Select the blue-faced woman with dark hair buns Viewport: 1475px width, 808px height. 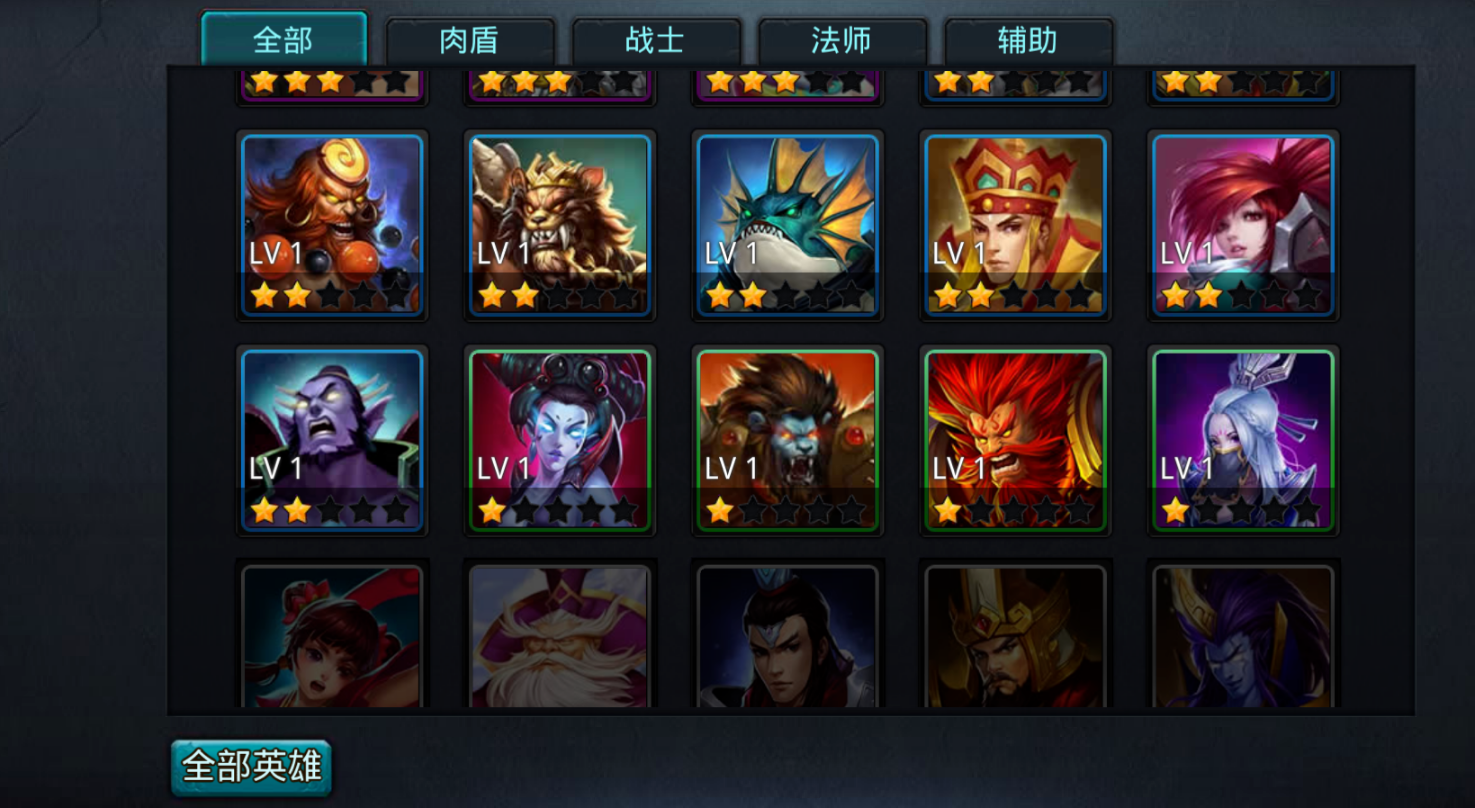[560, 440]
